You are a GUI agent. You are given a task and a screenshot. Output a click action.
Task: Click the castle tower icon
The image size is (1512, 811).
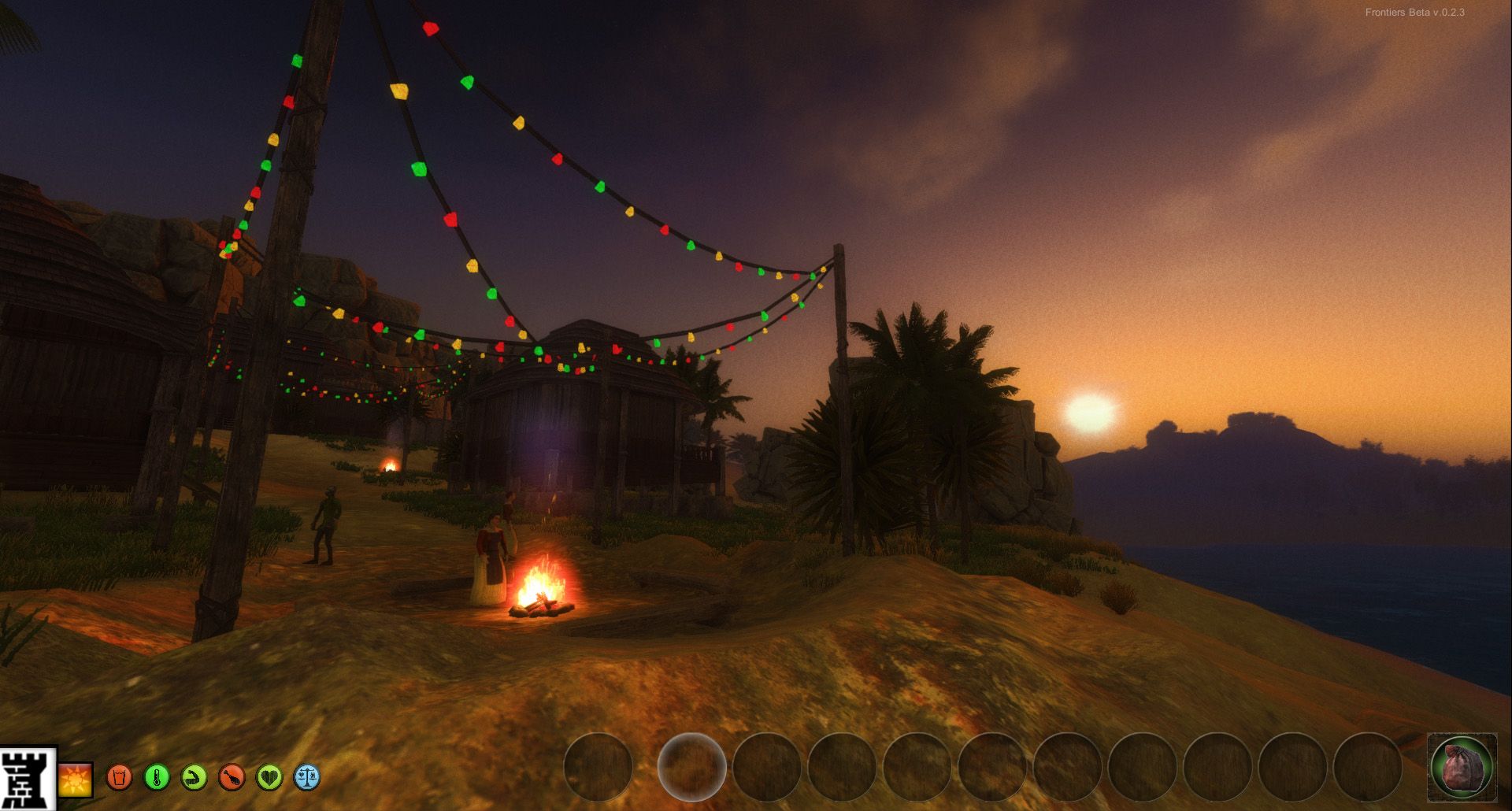click(28, 778)
